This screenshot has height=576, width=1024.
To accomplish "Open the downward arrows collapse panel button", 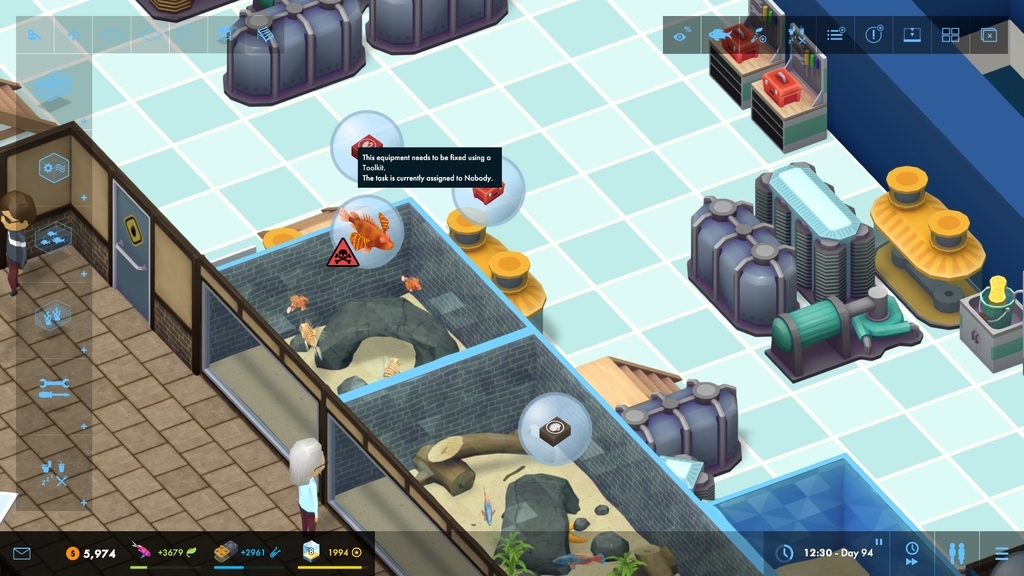I will [912, 35].
